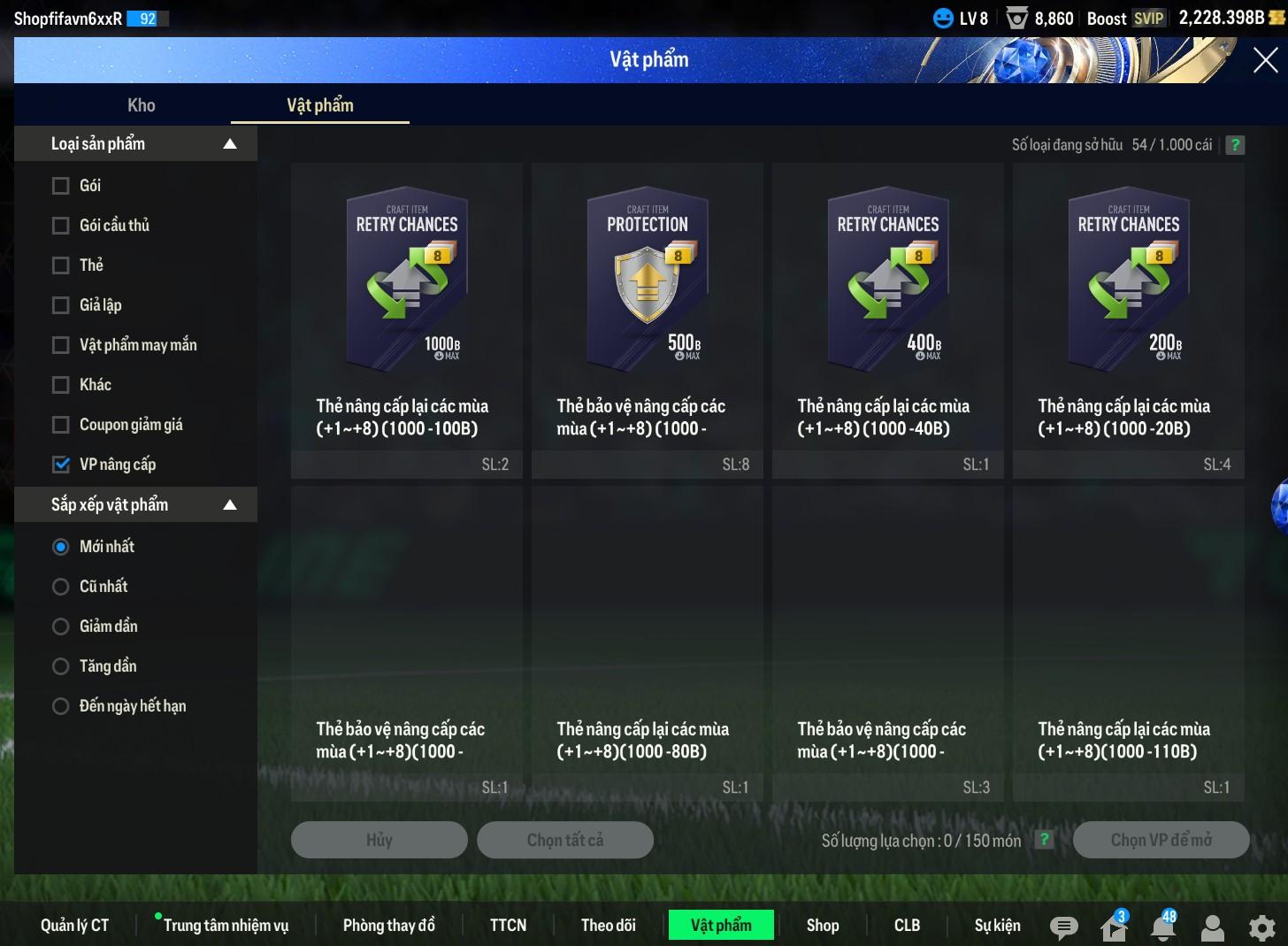Check the Vật phẩm may mắn filter
This screenshot has height=946, width=1288.
(61, 345)
